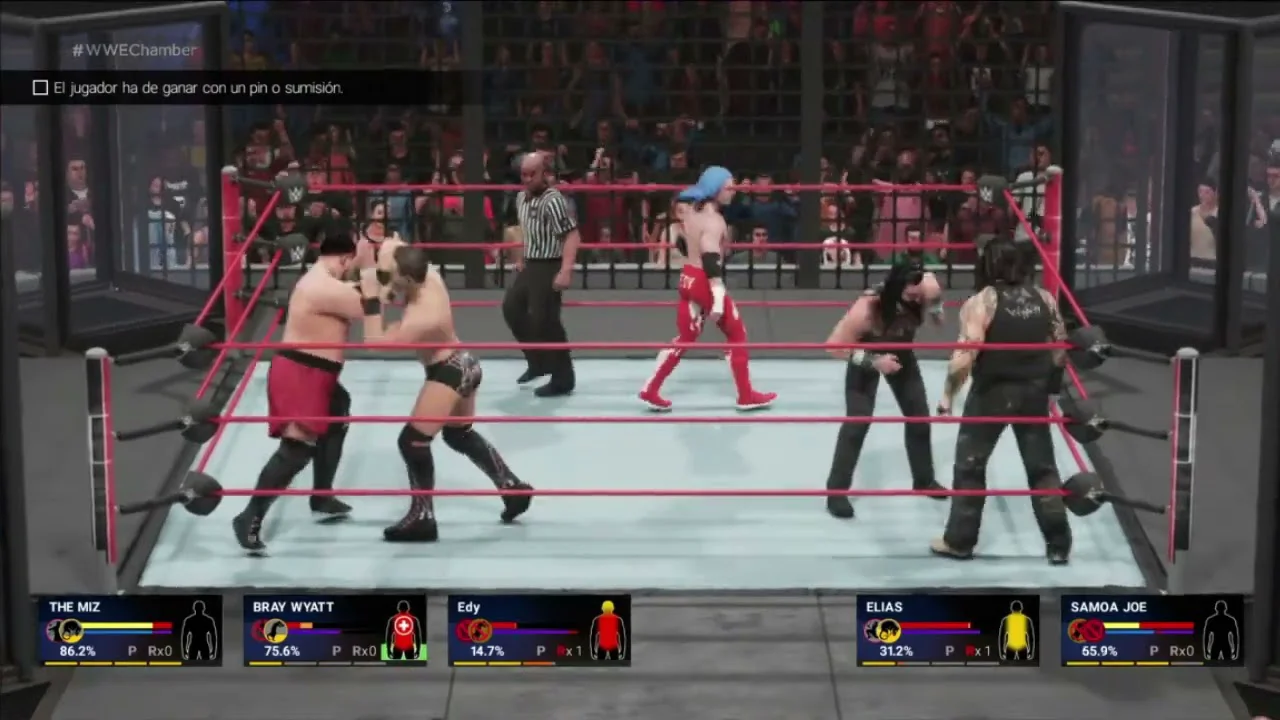This screenshot has width=1280, height=720.
Task: Click Edy's red body damage silhouette
Action: tap(607, 630)
